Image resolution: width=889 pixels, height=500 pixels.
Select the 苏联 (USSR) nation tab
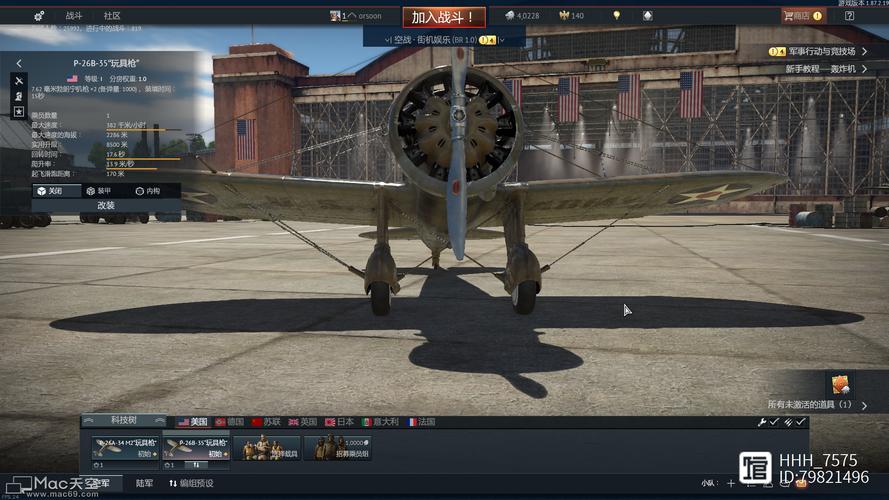268,422
